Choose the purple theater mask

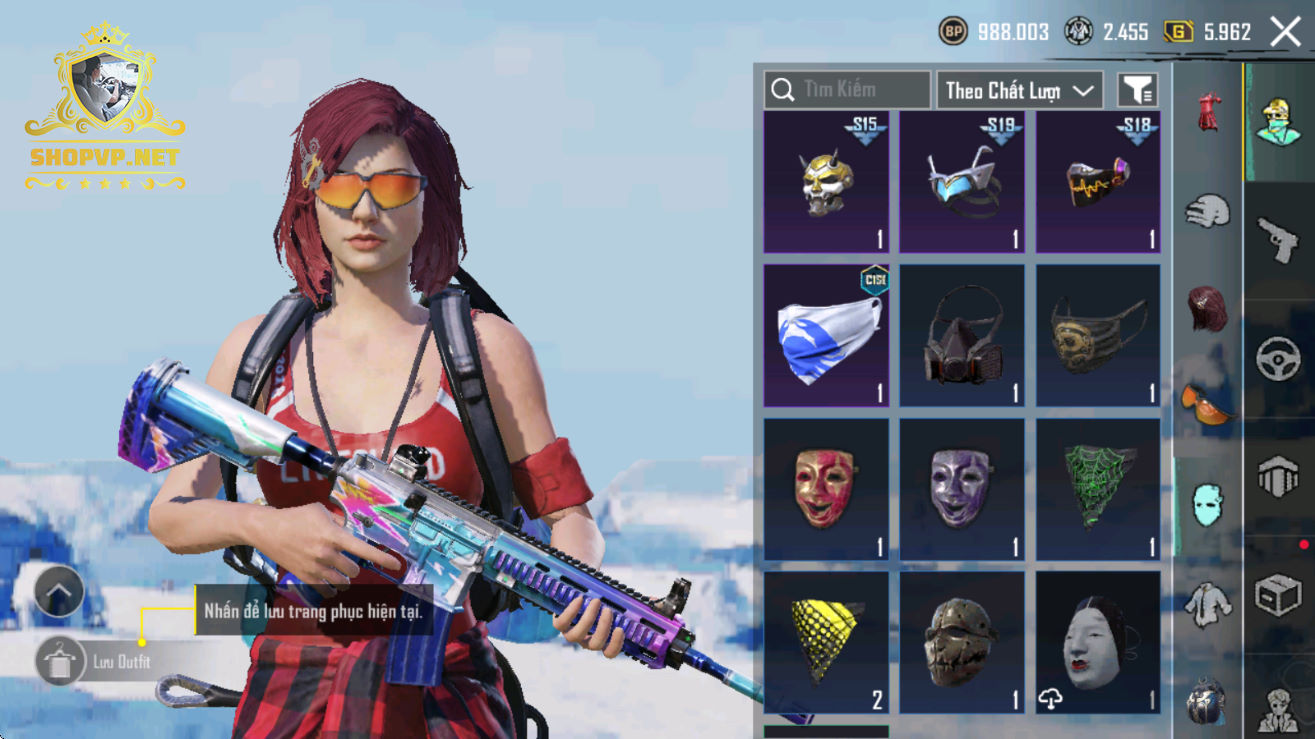tap(962, 489)
